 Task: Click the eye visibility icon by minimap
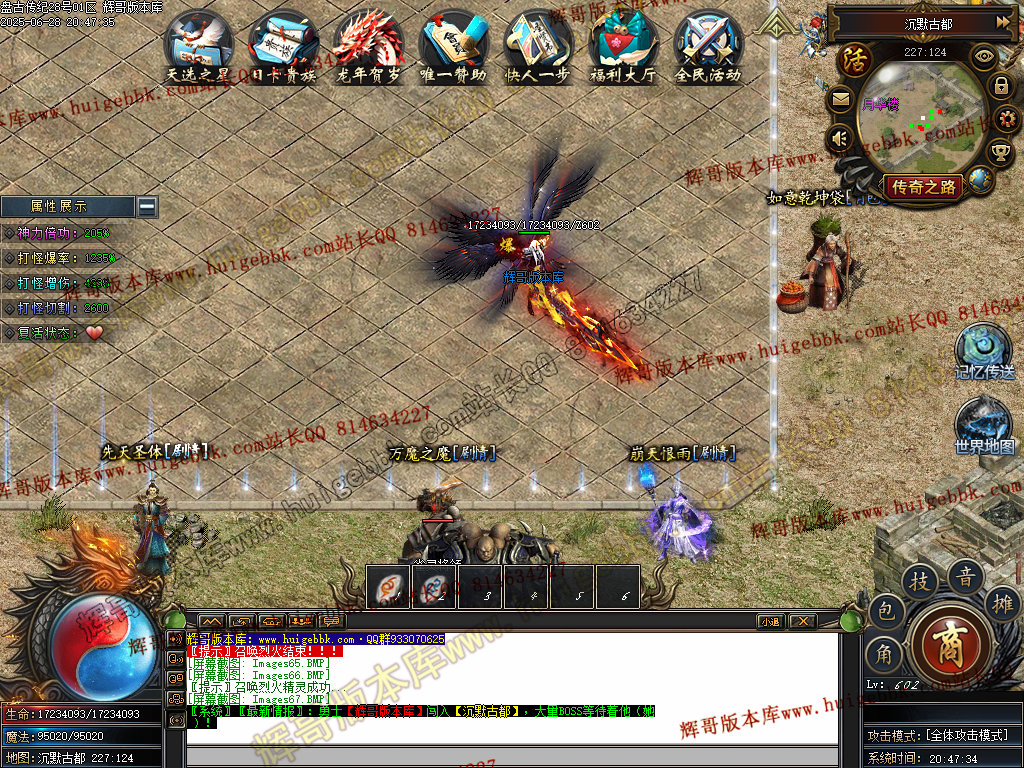984,57
